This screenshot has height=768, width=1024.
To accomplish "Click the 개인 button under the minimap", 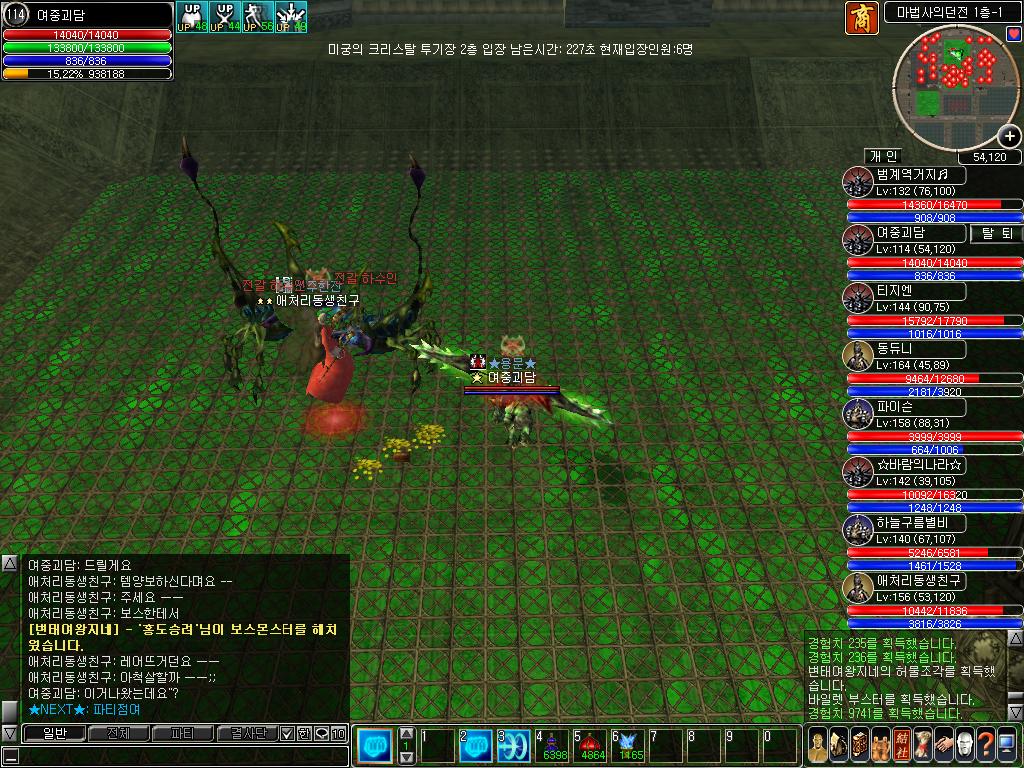I will click(x=884, y=156).
